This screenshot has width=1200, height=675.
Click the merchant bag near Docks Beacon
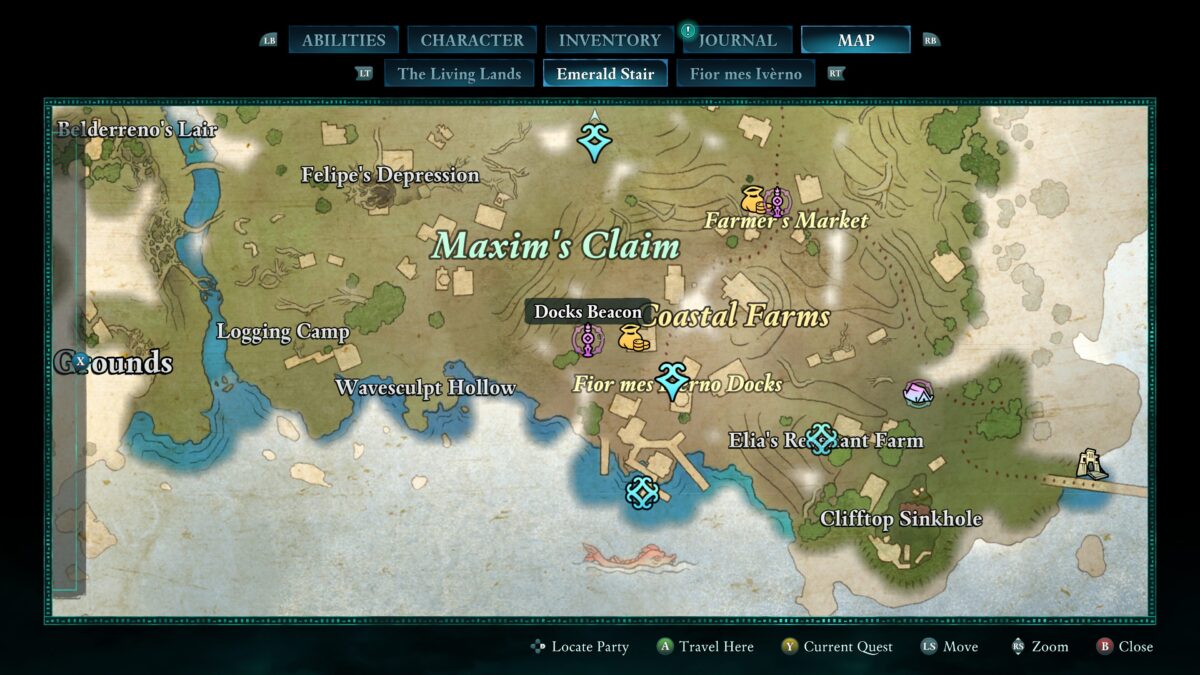(632, 338)
